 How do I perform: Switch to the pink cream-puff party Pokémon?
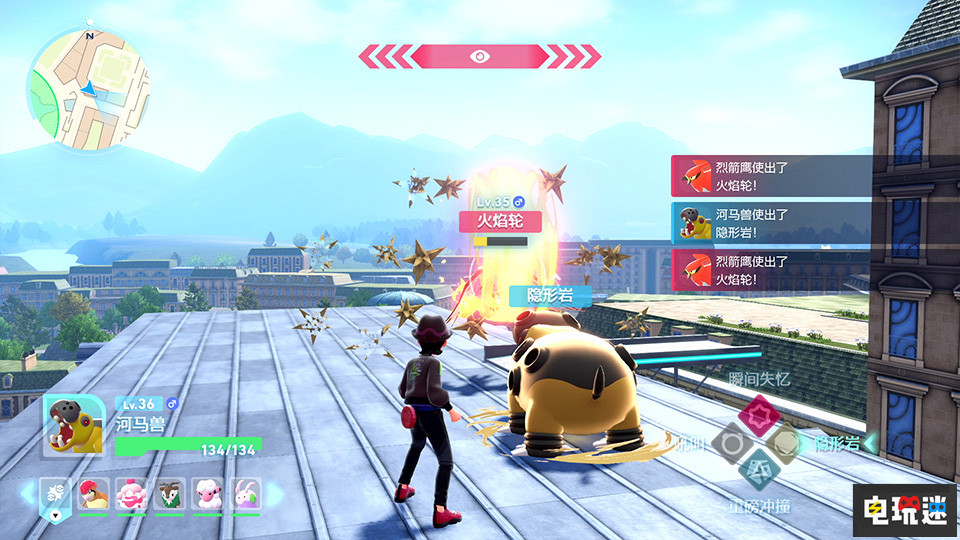(x=131, y=493)
